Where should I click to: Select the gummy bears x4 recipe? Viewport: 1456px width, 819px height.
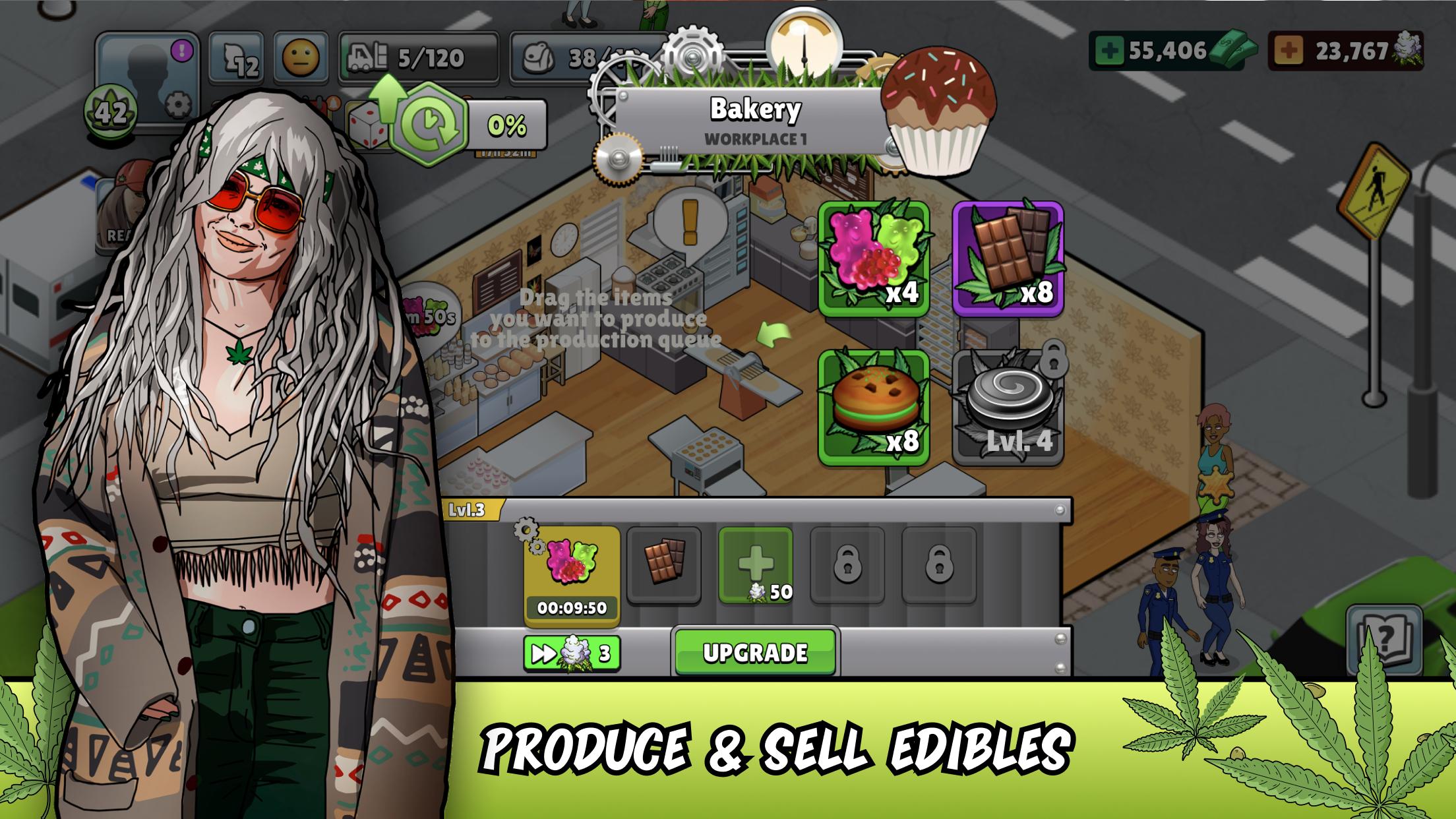[x=874, y=259]
